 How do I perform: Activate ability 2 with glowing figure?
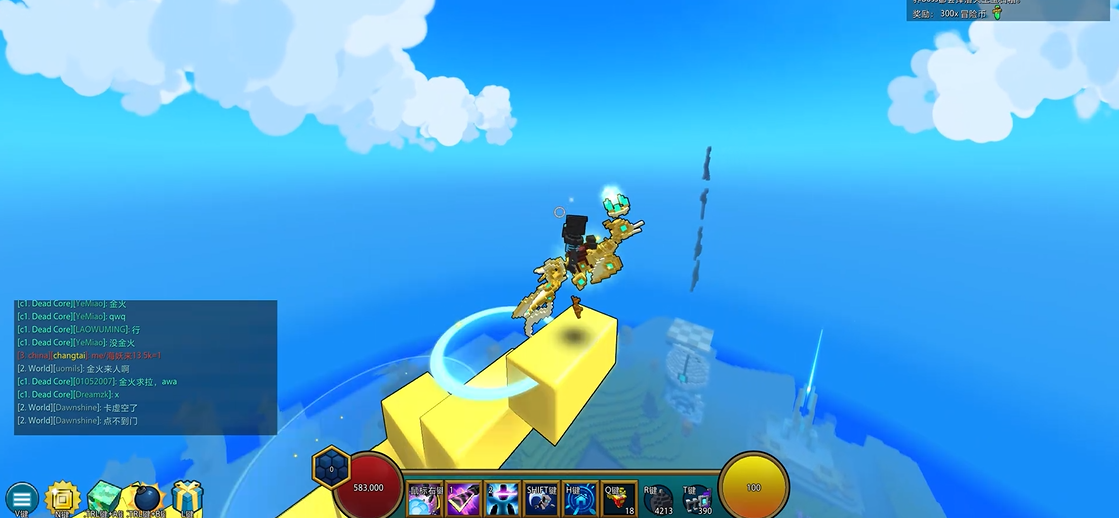click(x=501, y=498)
